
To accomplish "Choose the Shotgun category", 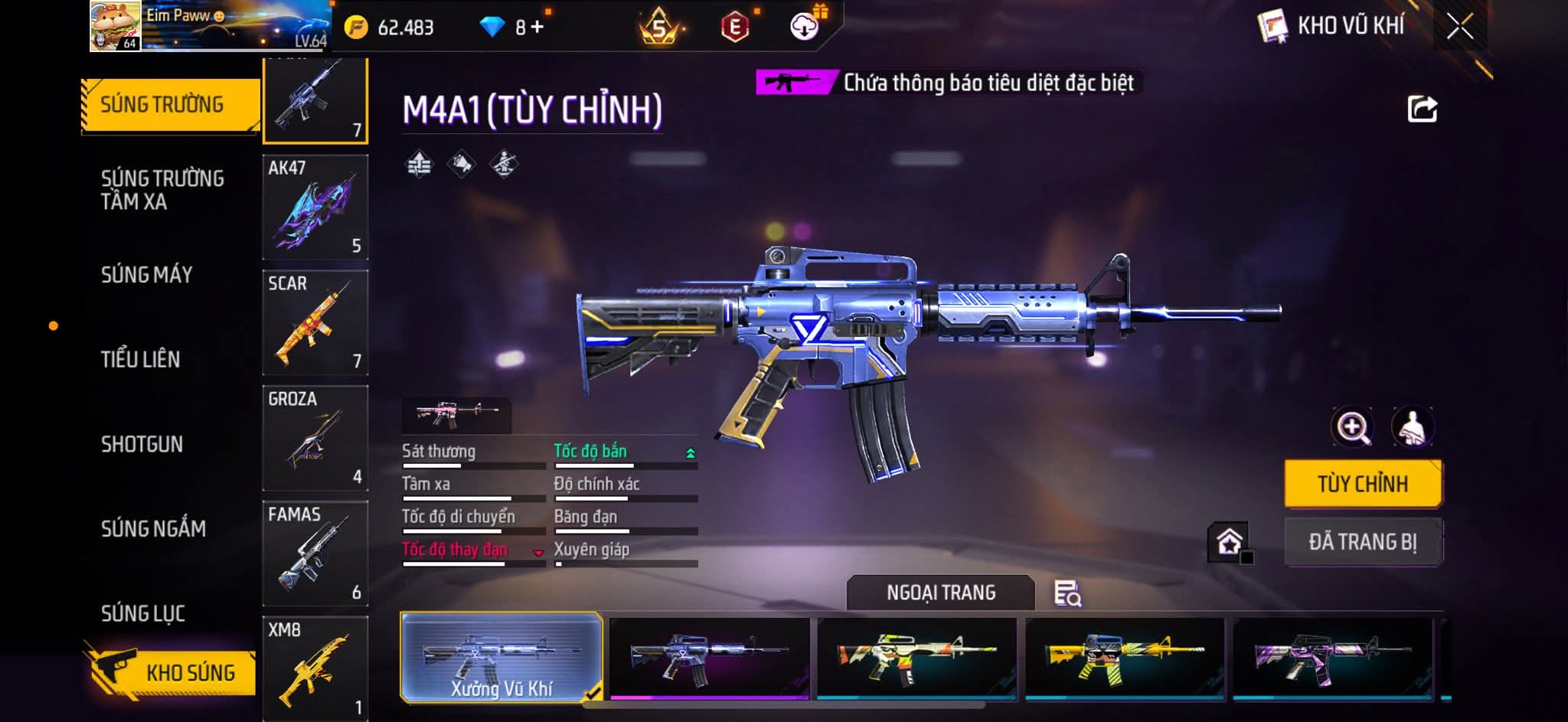I will 142,444.
